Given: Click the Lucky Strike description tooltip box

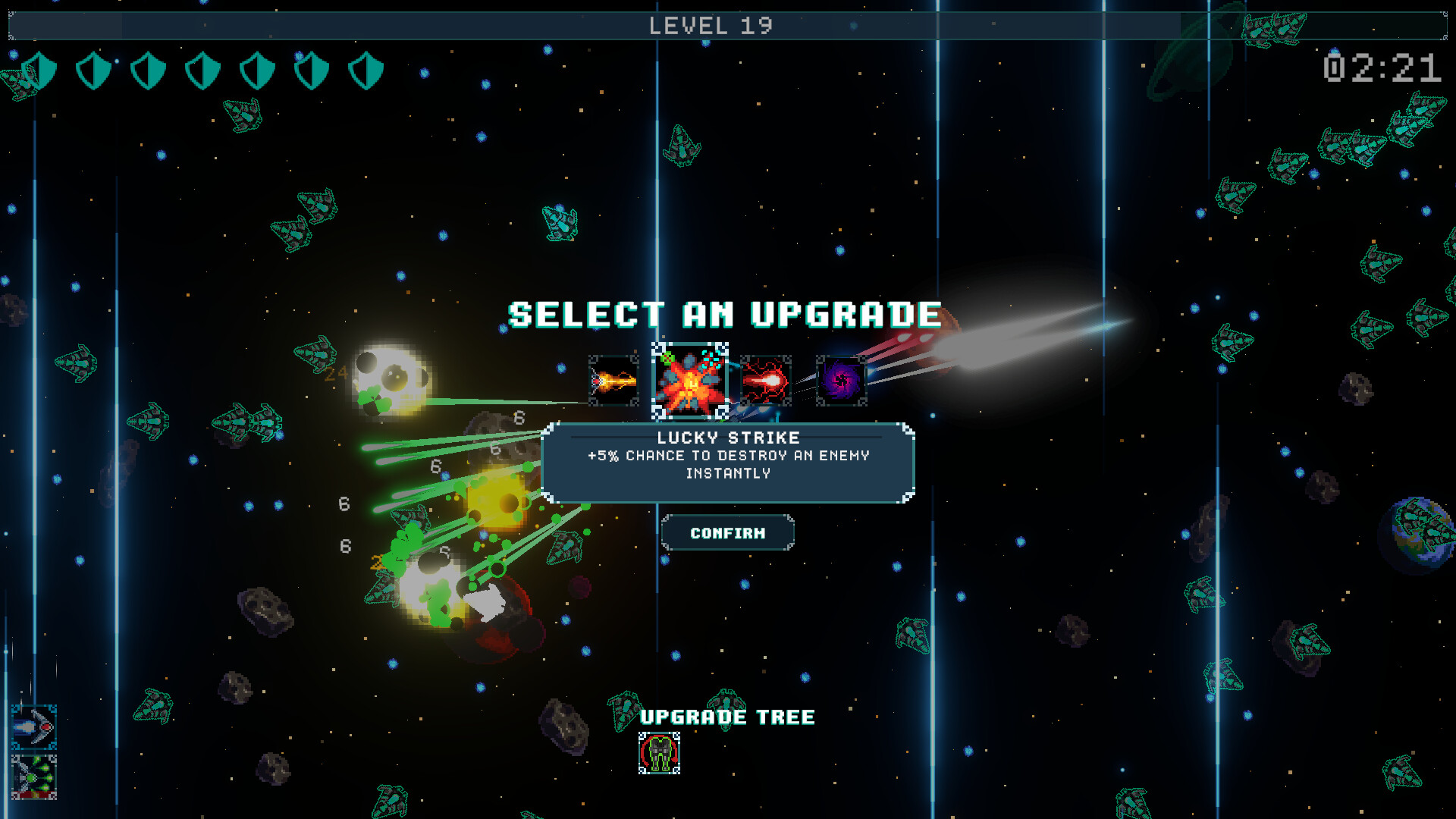Looking at the screenshot, I should pyautogui.click(x=726, y=460).
